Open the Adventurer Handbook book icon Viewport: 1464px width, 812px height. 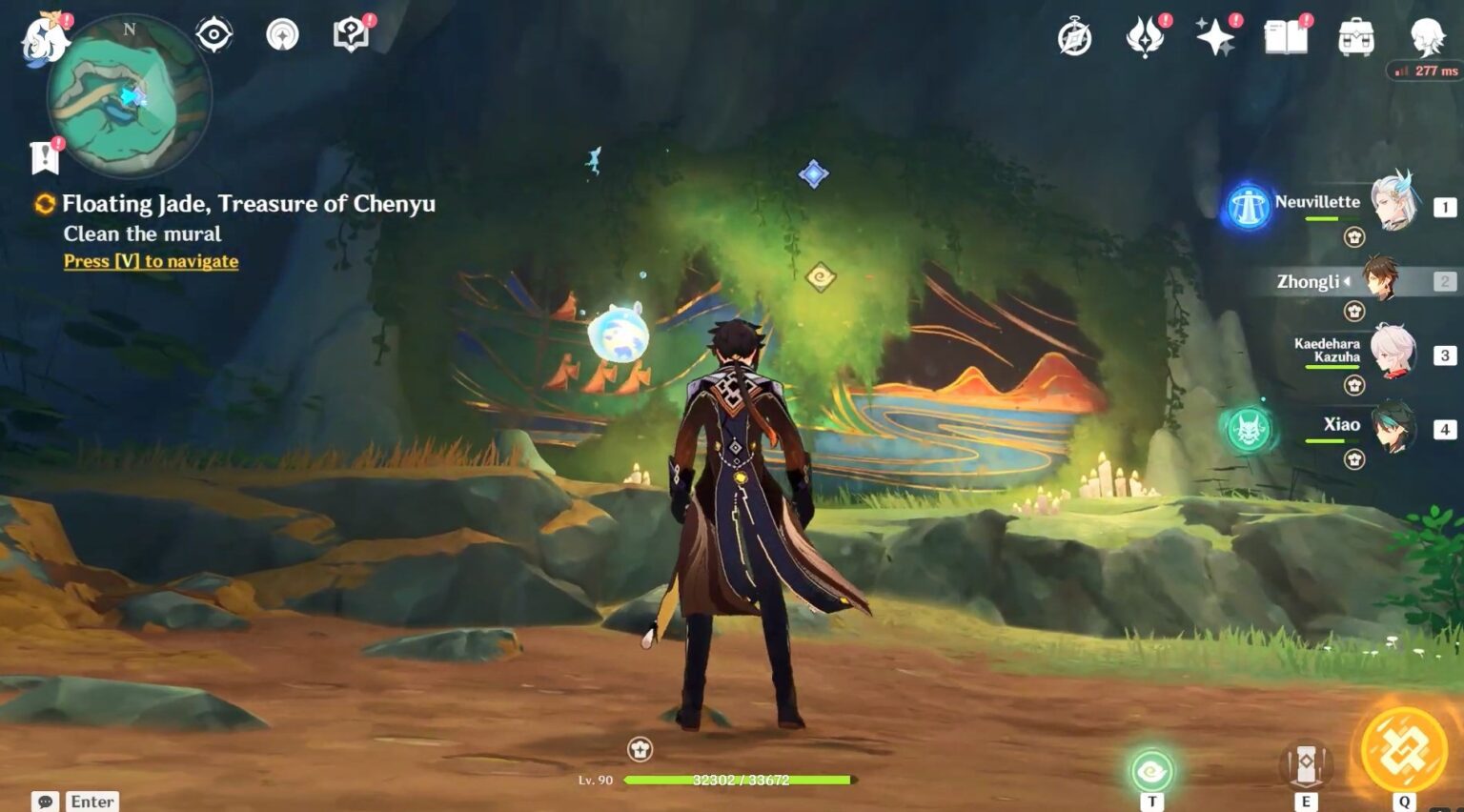click(x=1287, y=36)
